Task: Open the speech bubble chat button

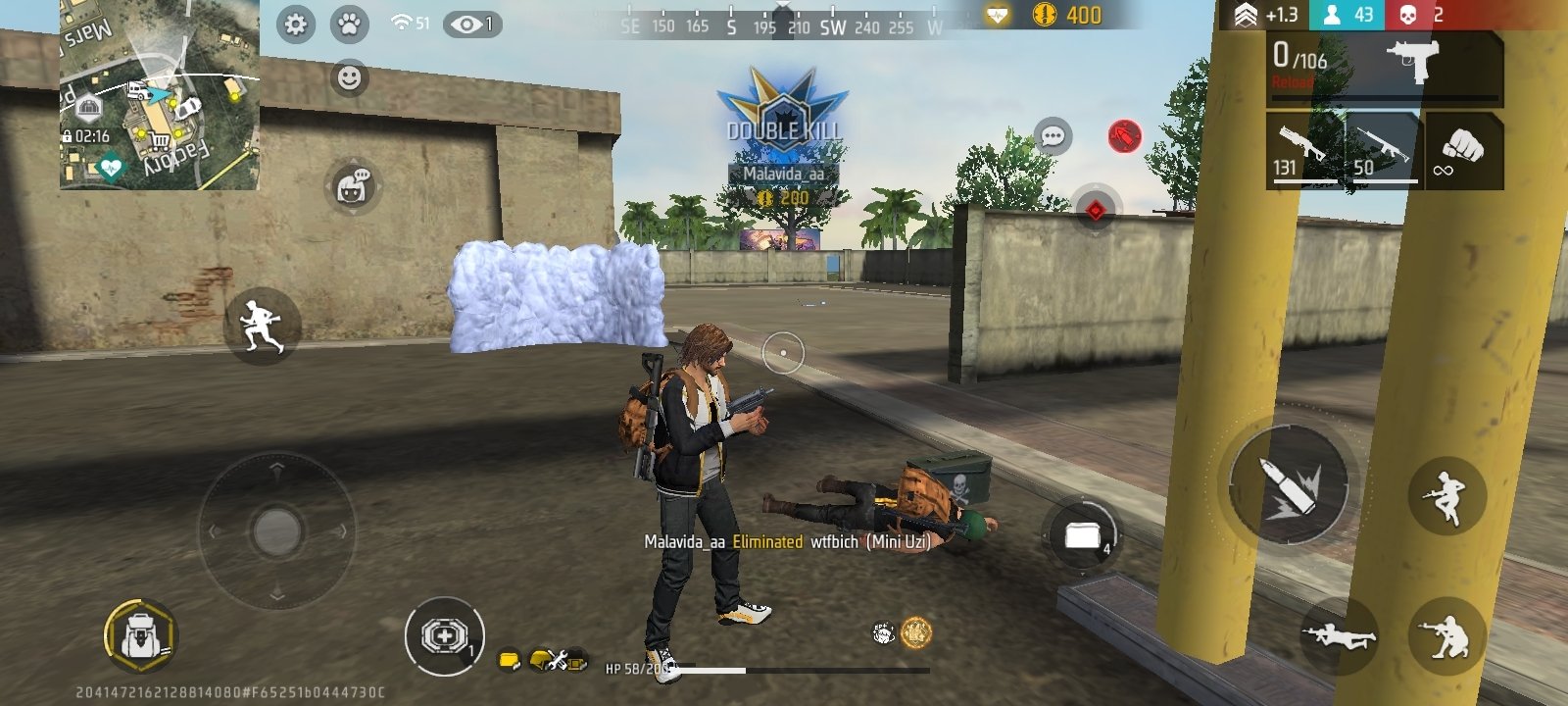Action: [1053, 136]
